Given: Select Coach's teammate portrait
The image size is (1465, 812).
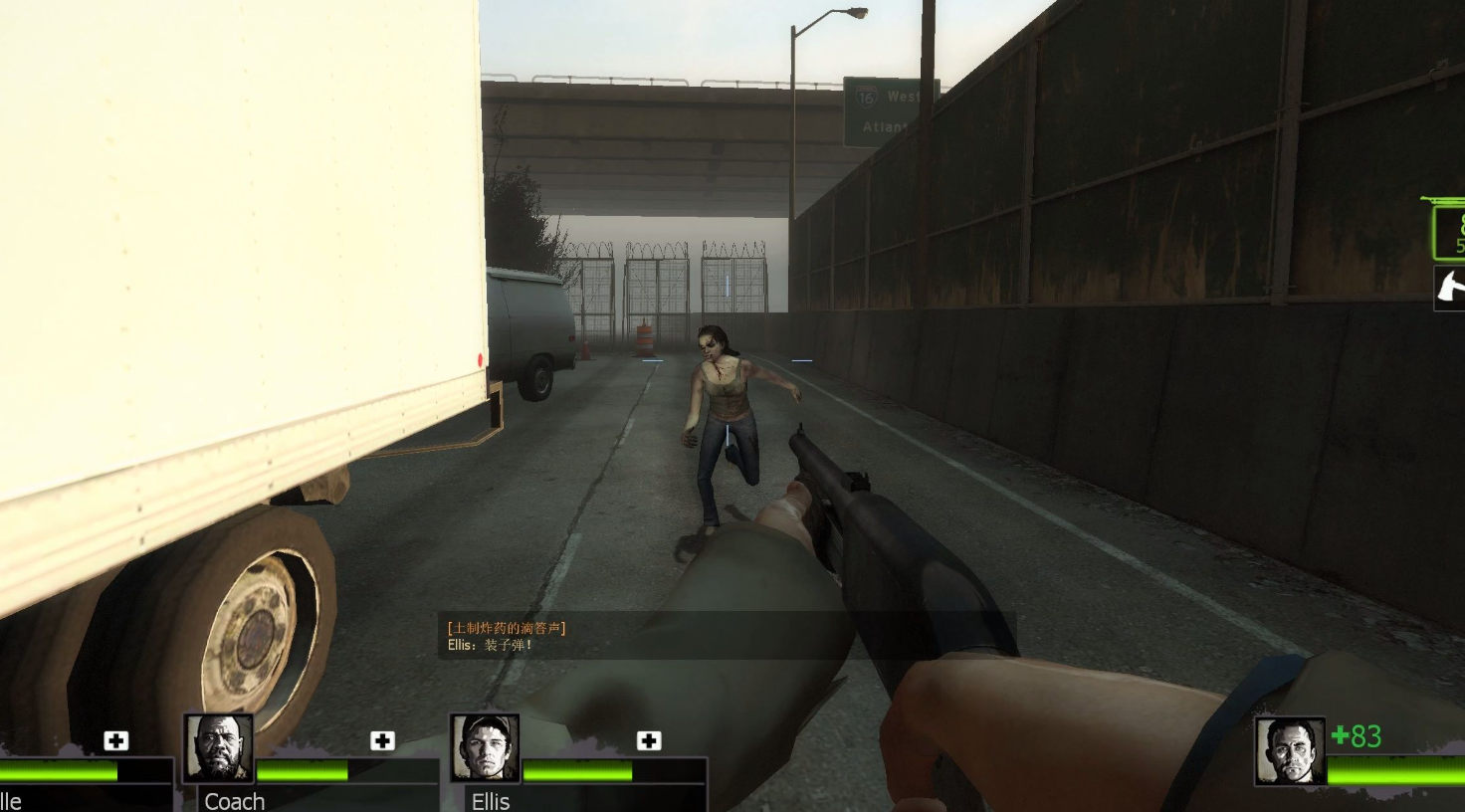Looking at the screenshot, I should pyautogui.click(x=218, y=748).
